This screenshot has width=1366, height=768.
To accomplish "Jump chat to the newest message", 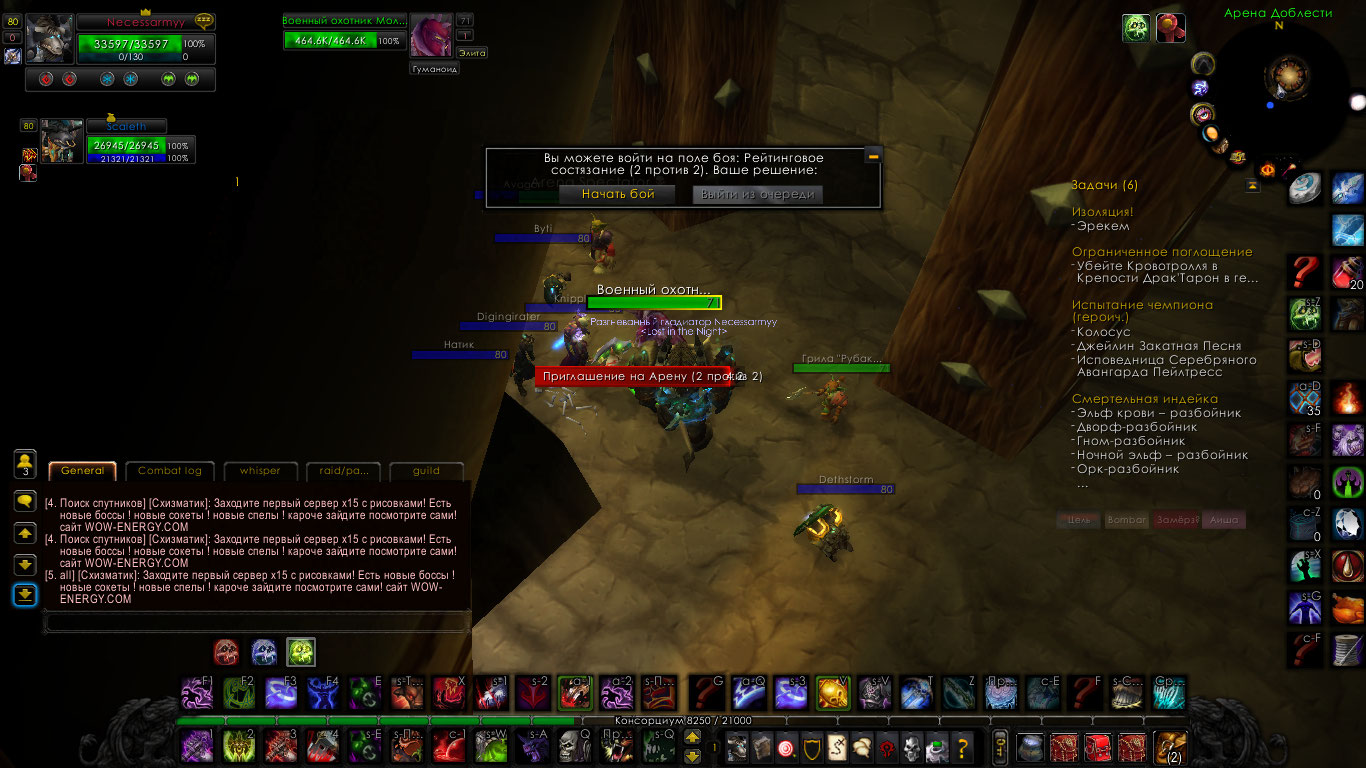I will 25,595.
